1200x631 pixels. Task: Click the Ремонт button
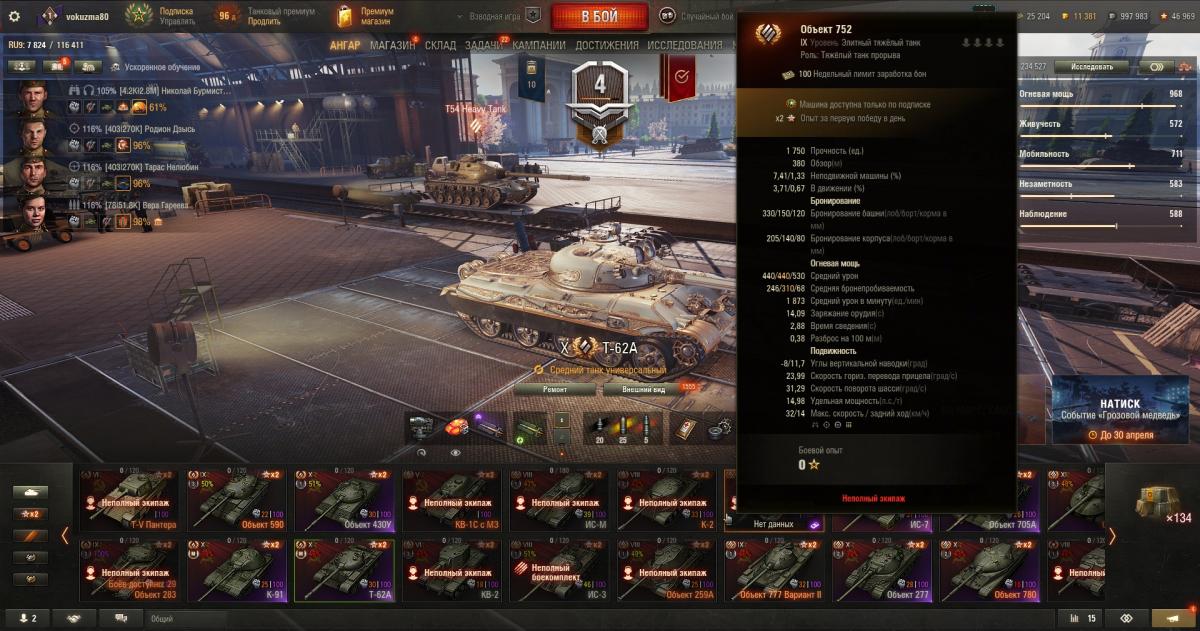click(555, 388)
